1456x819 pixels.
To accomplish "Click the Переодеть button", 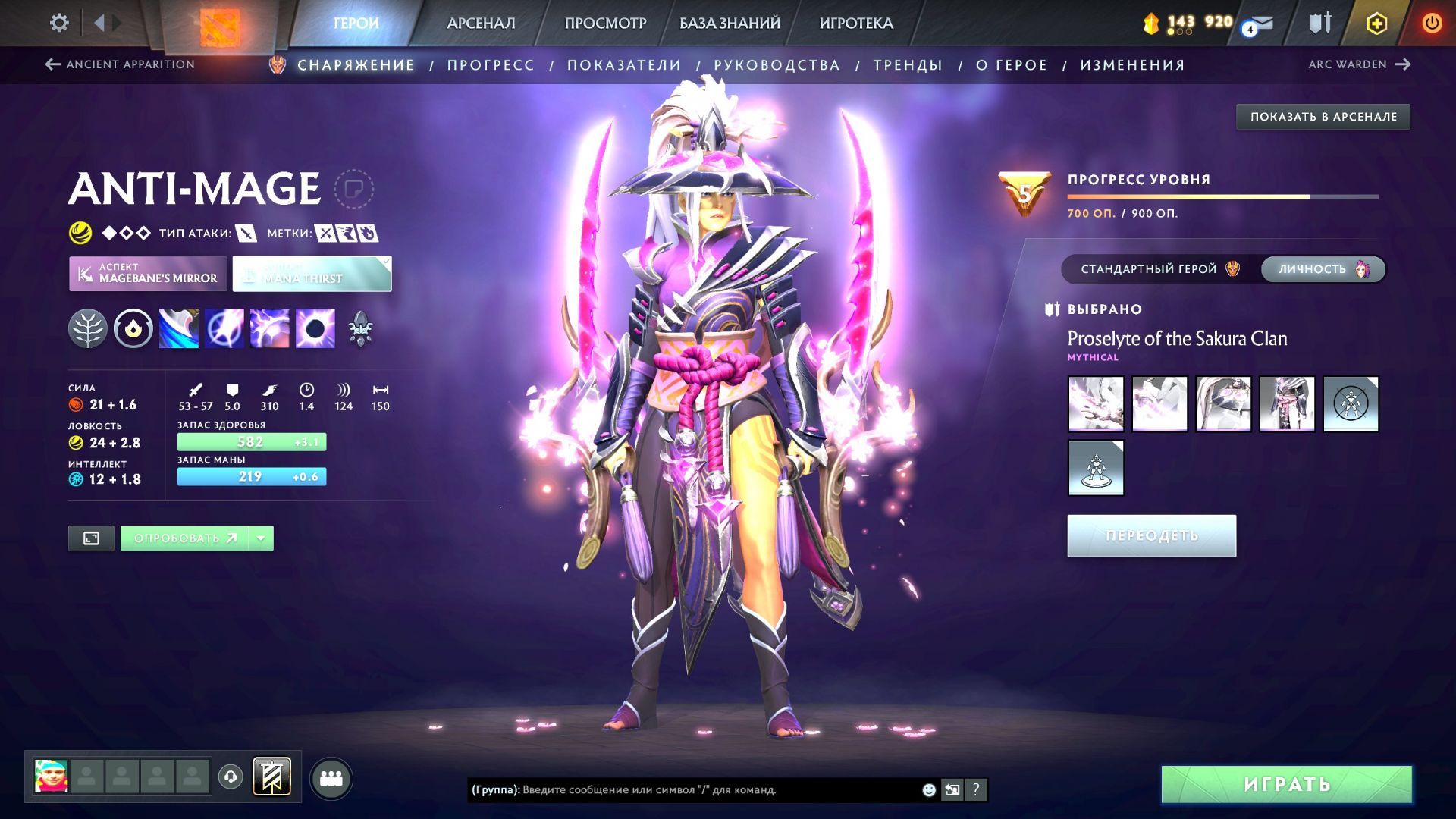I will 1151,536.
